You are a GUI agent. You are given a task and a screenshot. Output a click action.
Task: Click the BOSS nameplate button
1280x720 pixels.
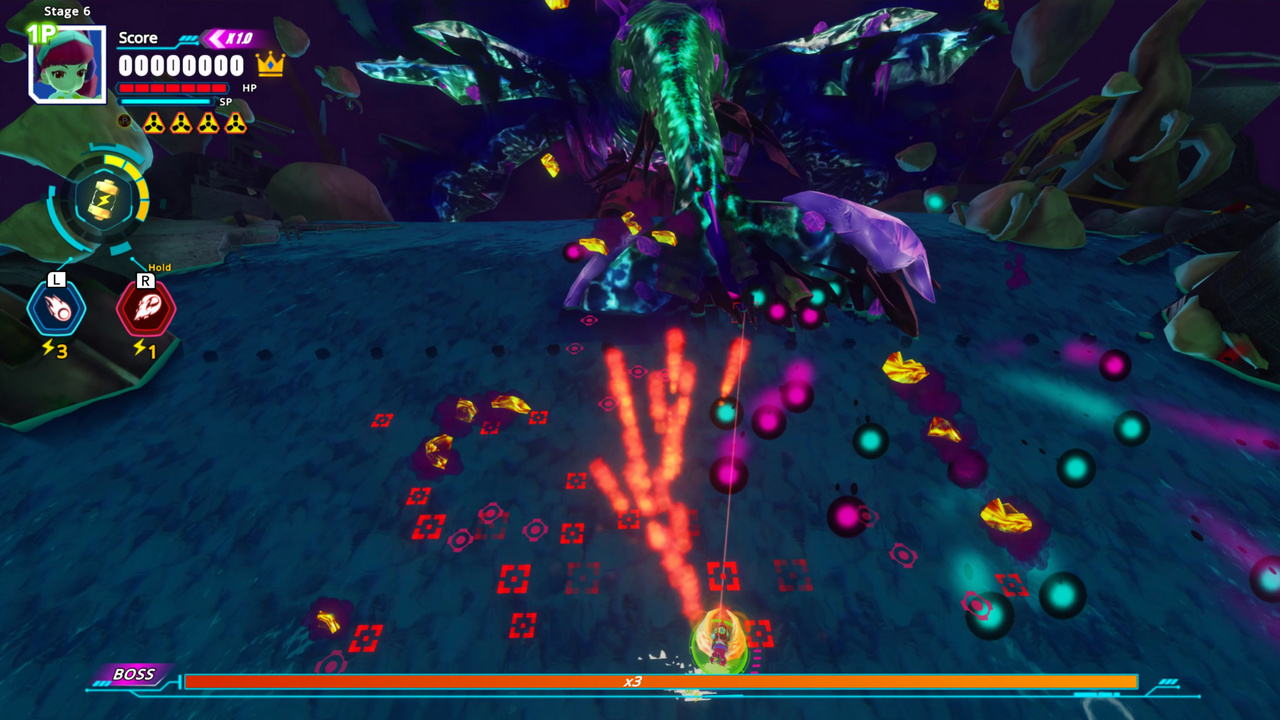135,675
